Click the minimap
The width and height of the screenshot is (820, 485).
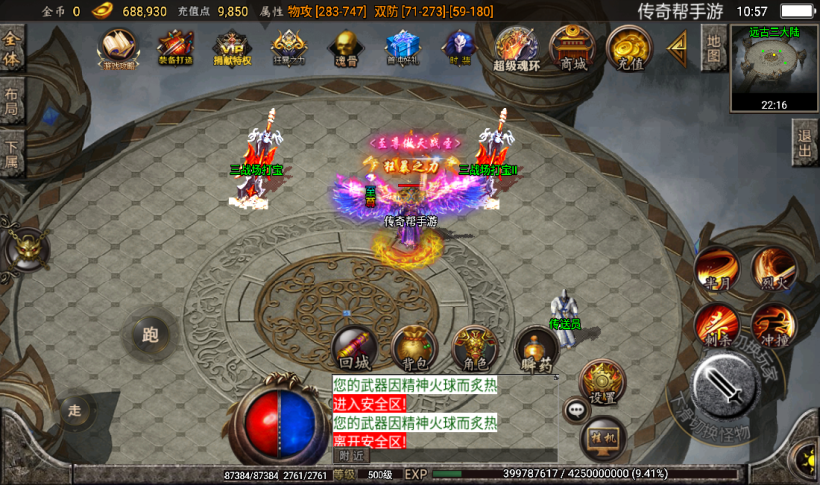pos(774,67)
